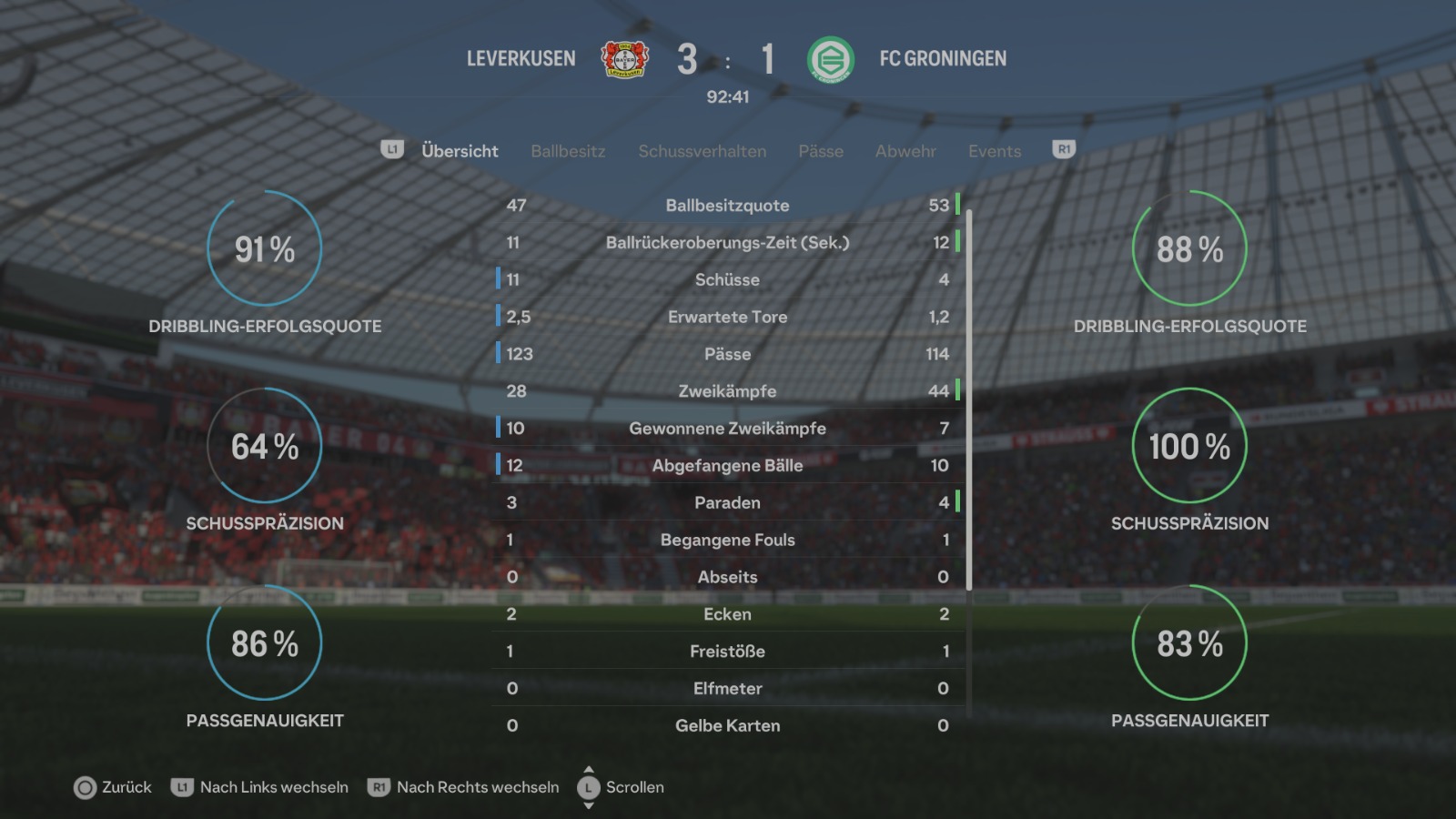This screenshot has width=1456, height=819.
Task: Go back with the Zurück option
Action: [114, 787]
